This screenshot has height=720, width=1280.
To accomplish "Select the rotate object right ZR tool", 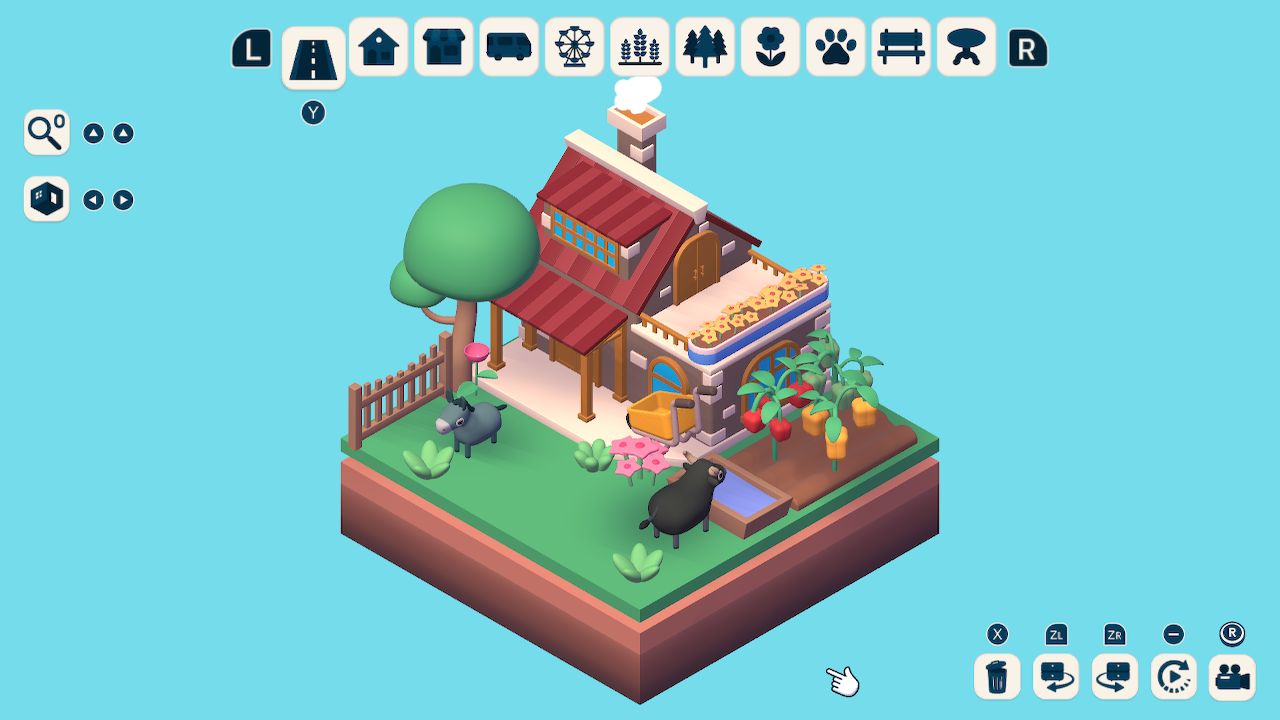I will pyautogui.click(x=1114, y=677).
